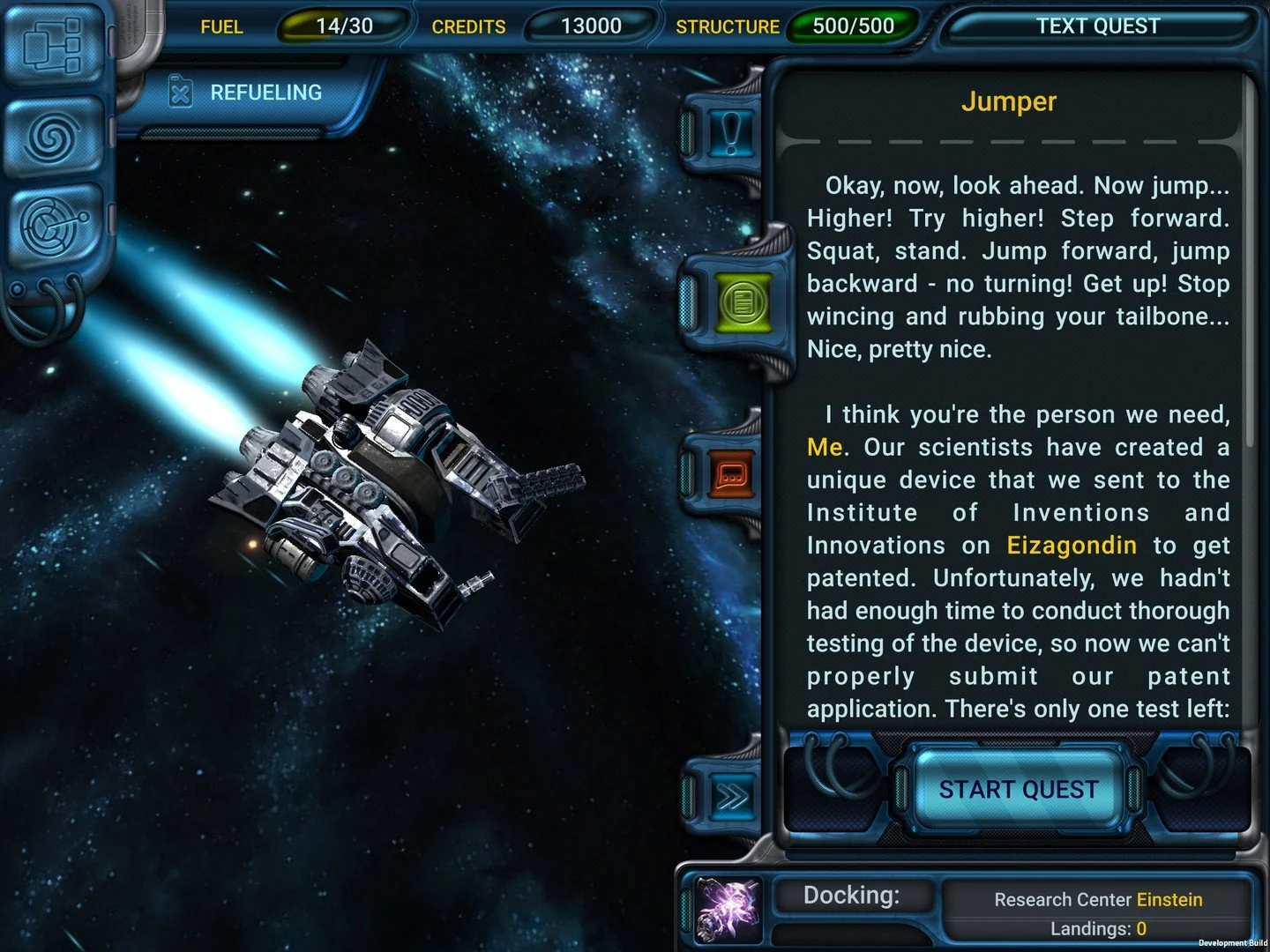Image resolution: width=1270 pixels, height=952 pixels.
Task: Switch to the Text Quest tab
Action: click(1098, 26)
